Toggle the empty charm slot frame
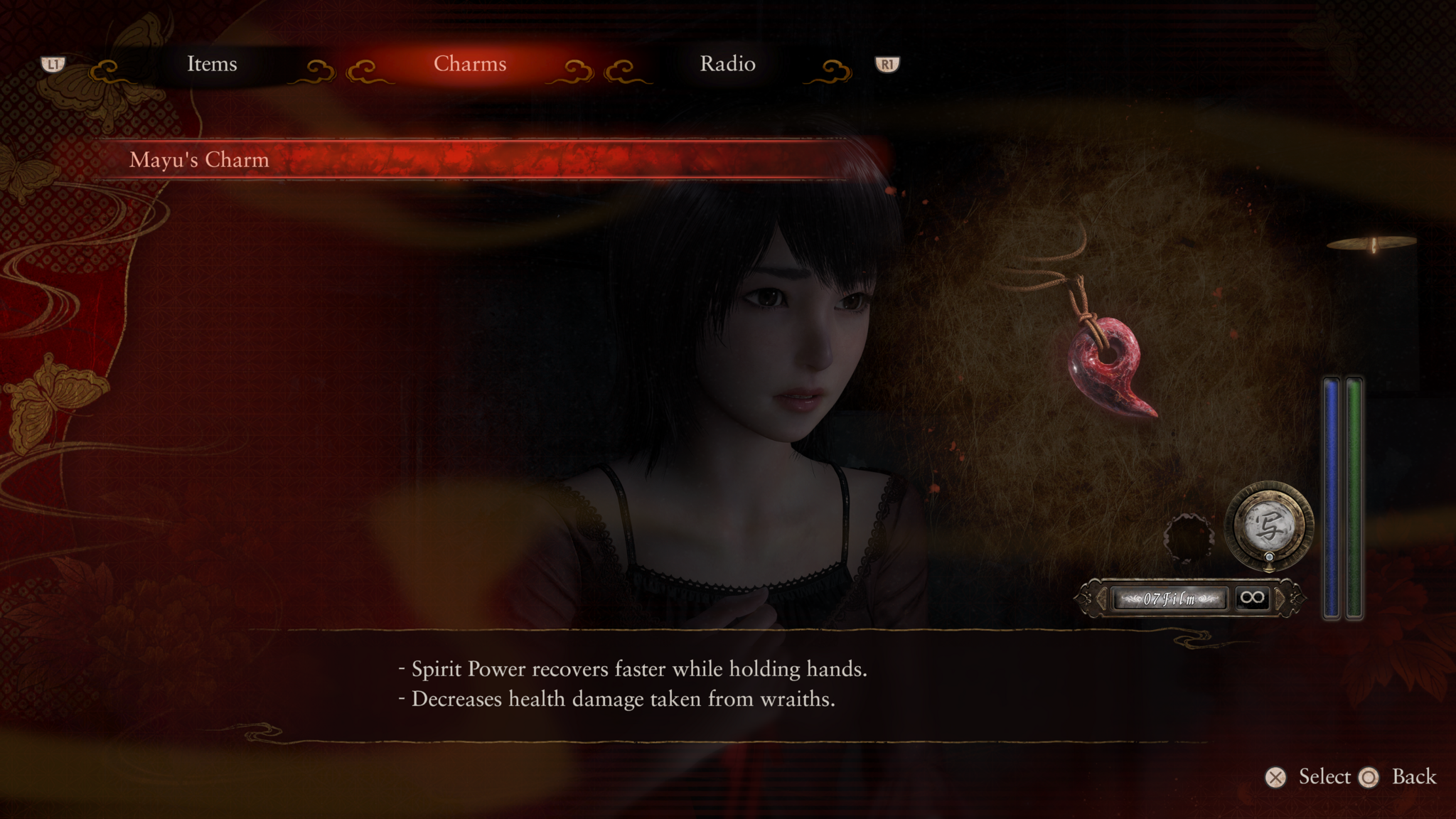 [x=1188, y=537]
